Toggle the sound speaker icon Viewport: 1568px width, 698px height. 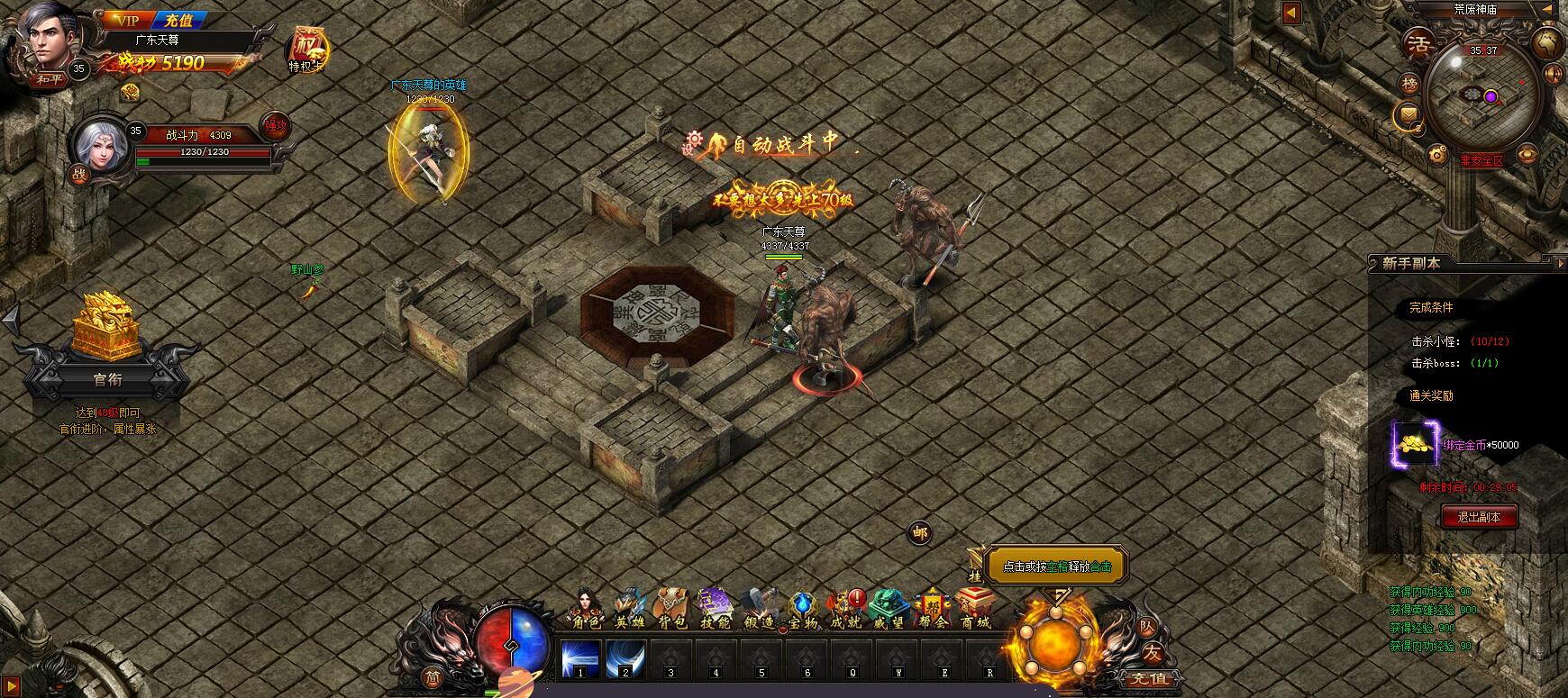pyautogui.click(x=1553, y=74)
